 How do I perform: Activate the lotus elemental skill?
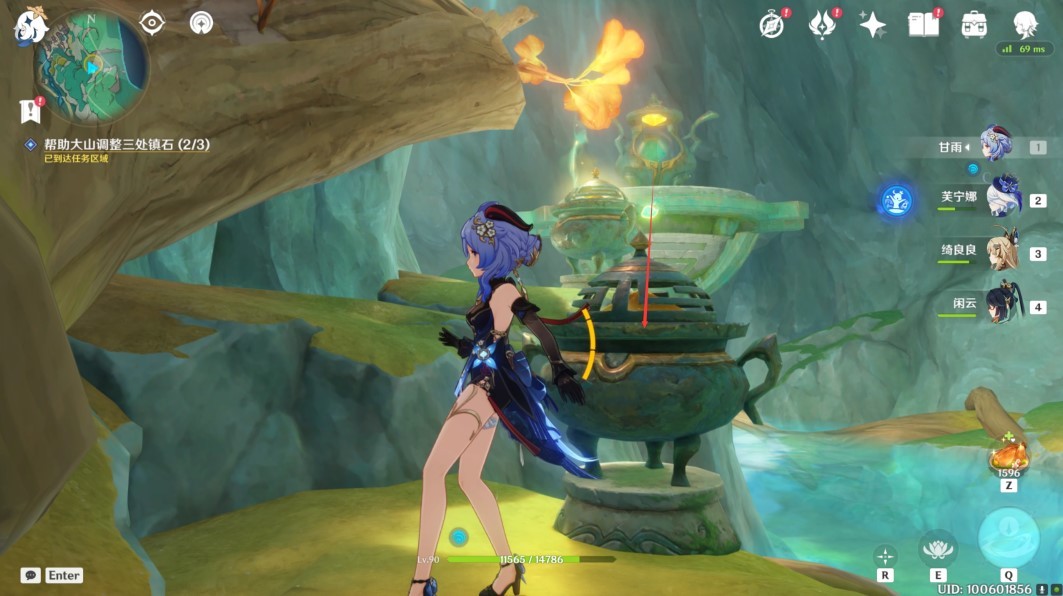pos(937,547)
